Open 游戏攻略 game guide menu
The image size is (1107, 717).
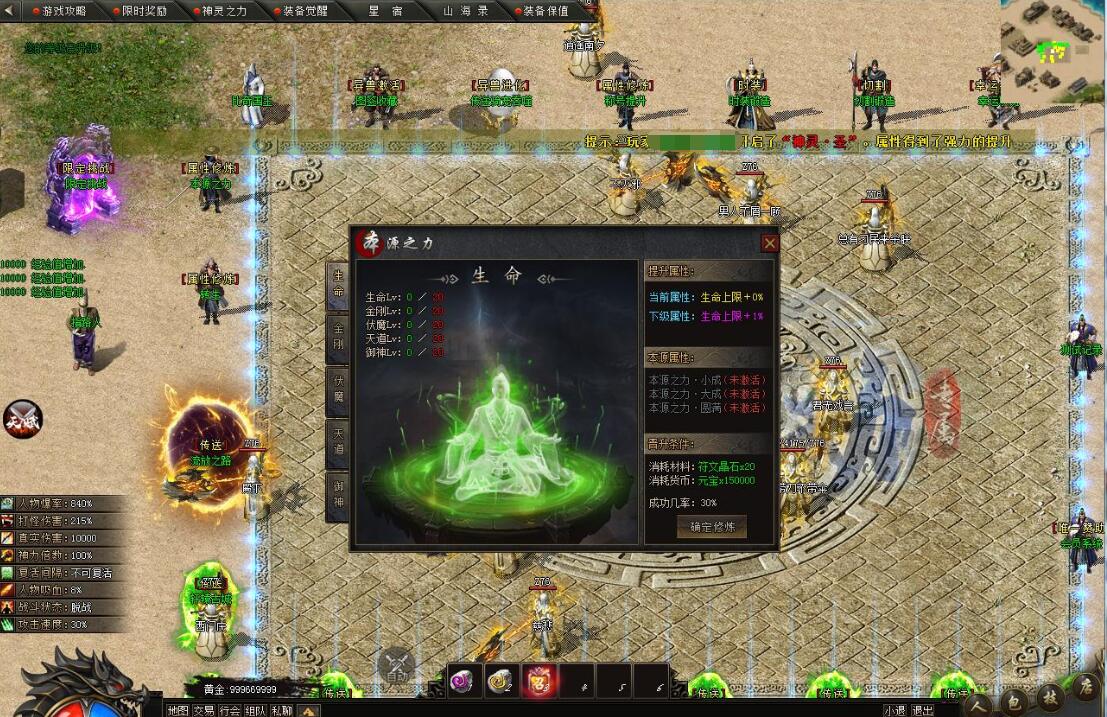[x=60, y=11]
